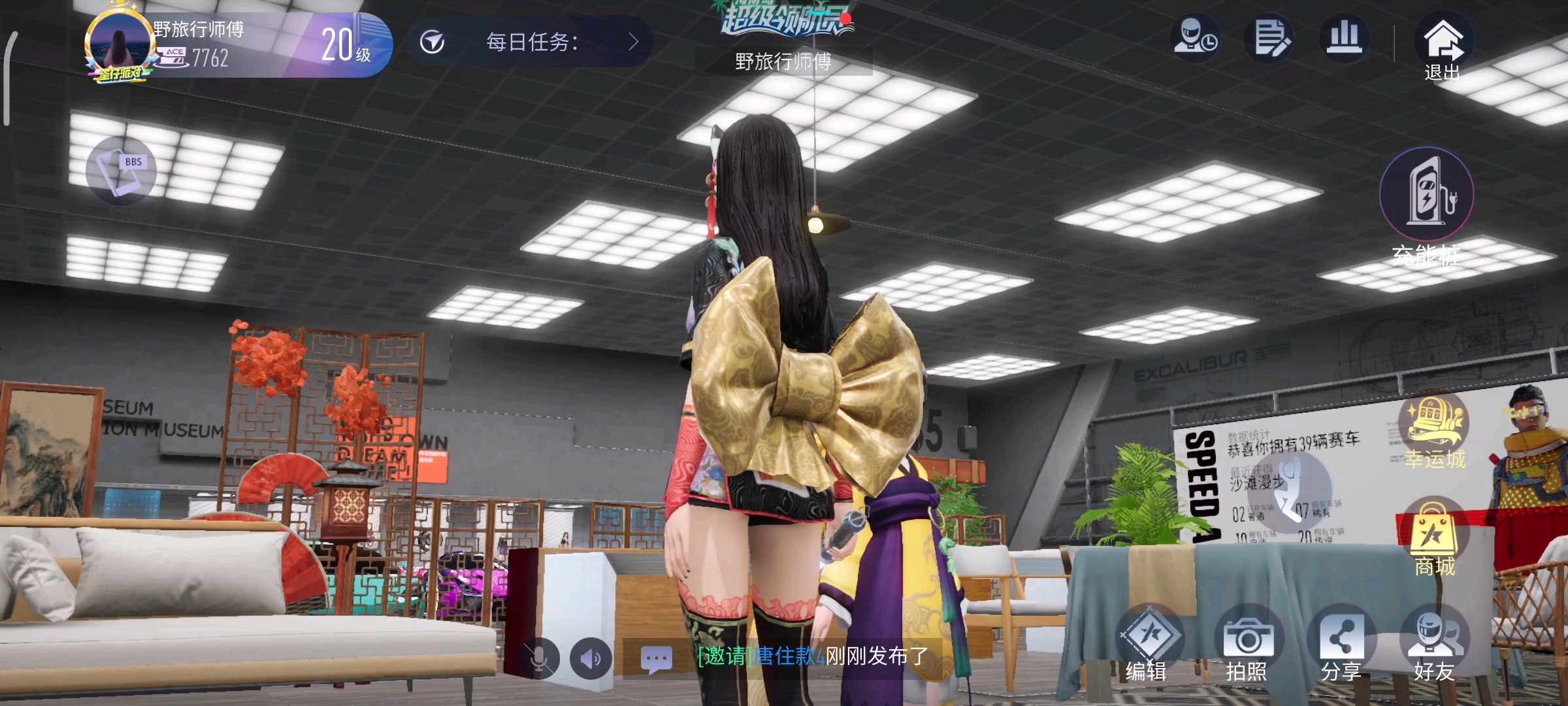Mute the game speaker audio
The image size is (1568, 706).
(590, 659)
